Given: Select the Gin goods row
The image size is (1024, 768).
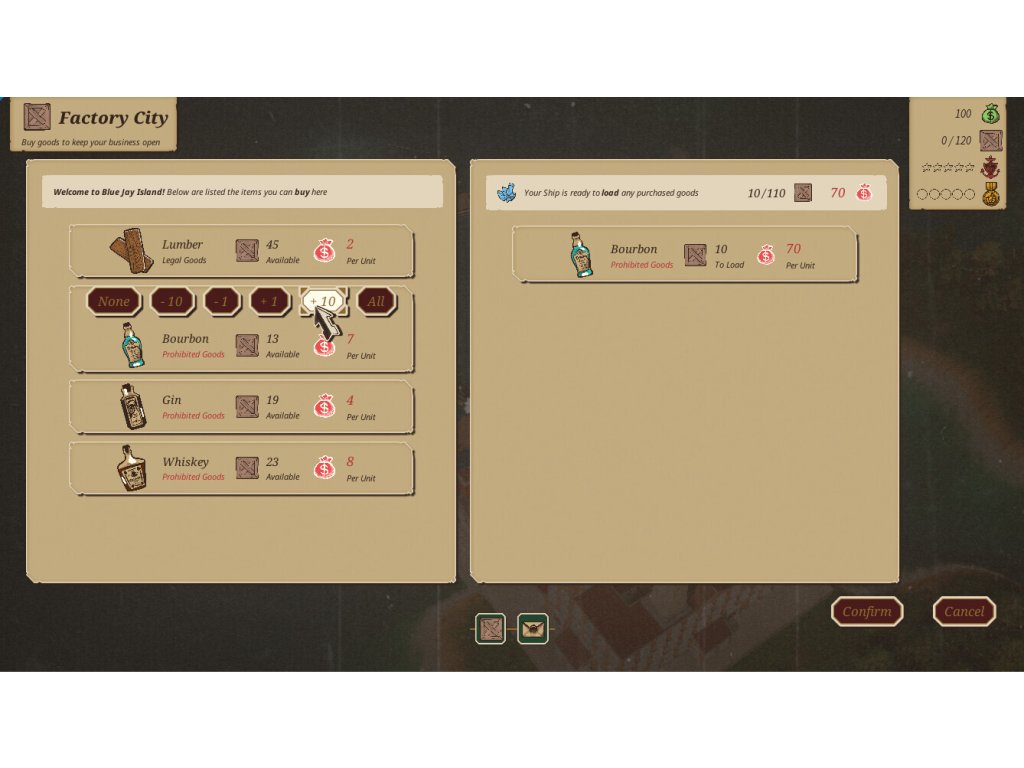Looking at the screenshot, I should (240, 406).
